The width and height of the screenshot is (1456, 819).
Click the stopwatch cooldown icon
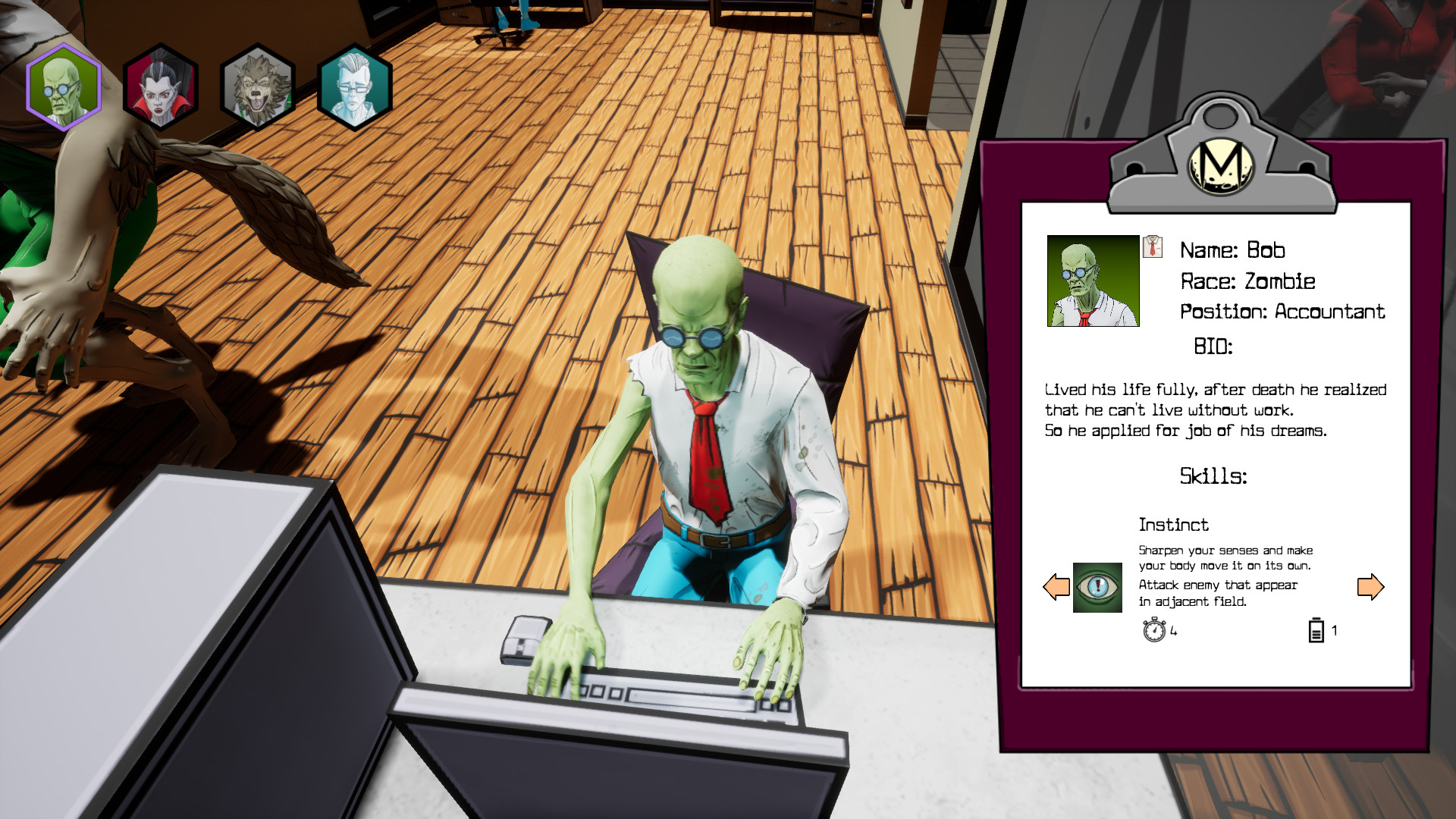[x=1153, y=631]
